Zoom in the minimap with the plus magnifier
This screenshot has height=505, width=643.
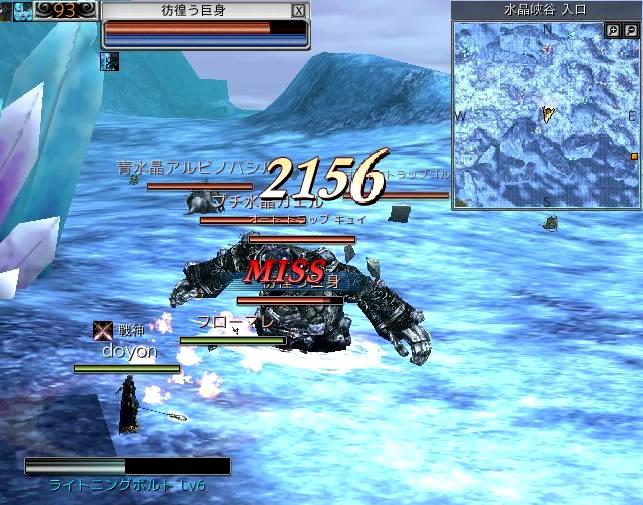[x=613, y=31]
